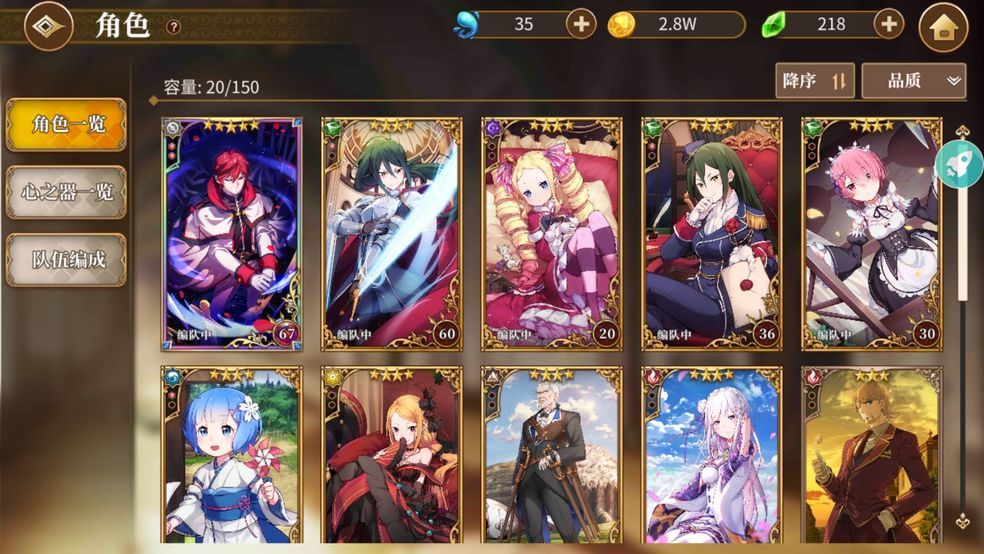
Task: Choose the blonde lady in red dress card
Action: (x=391, y=455)
